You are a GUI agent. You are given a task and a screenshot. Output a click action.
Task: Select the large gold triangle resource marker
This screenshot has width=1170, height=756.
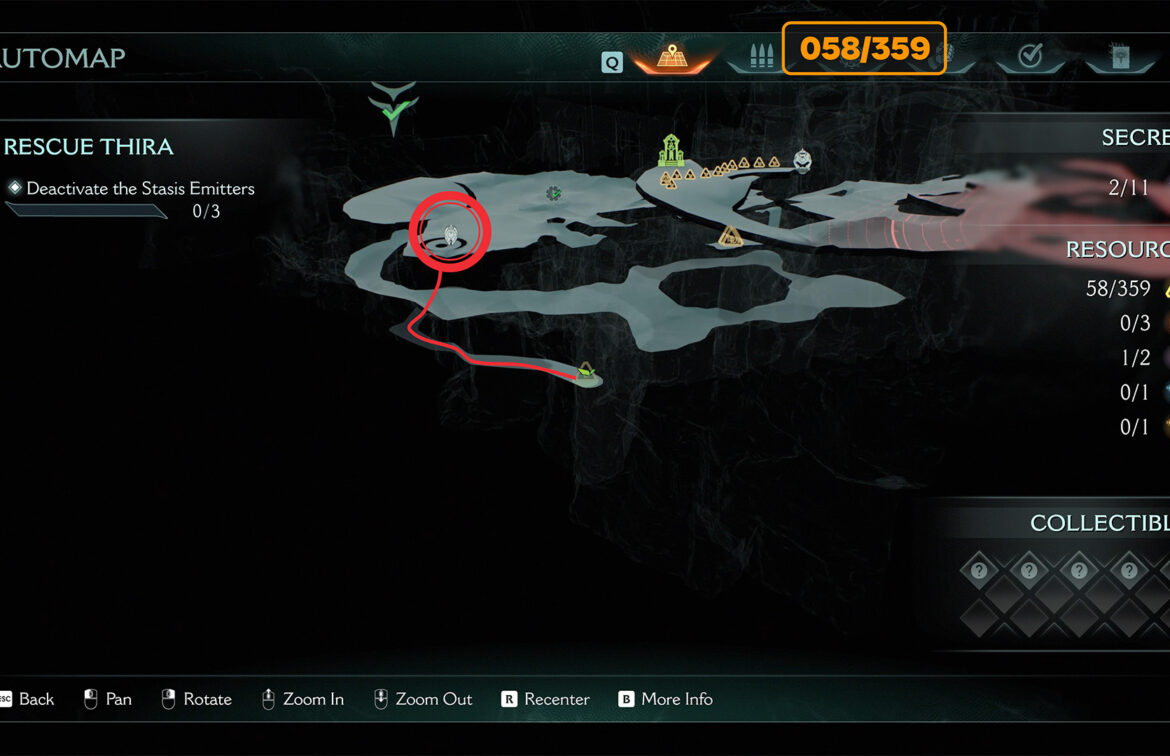(731, 236)
